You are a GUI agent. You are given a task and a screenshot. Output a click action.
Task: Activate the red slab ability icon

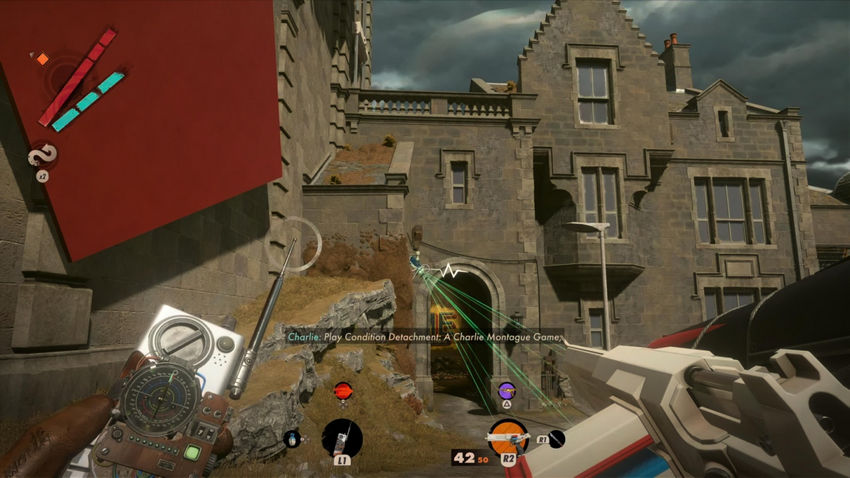[x=343, y=390]
